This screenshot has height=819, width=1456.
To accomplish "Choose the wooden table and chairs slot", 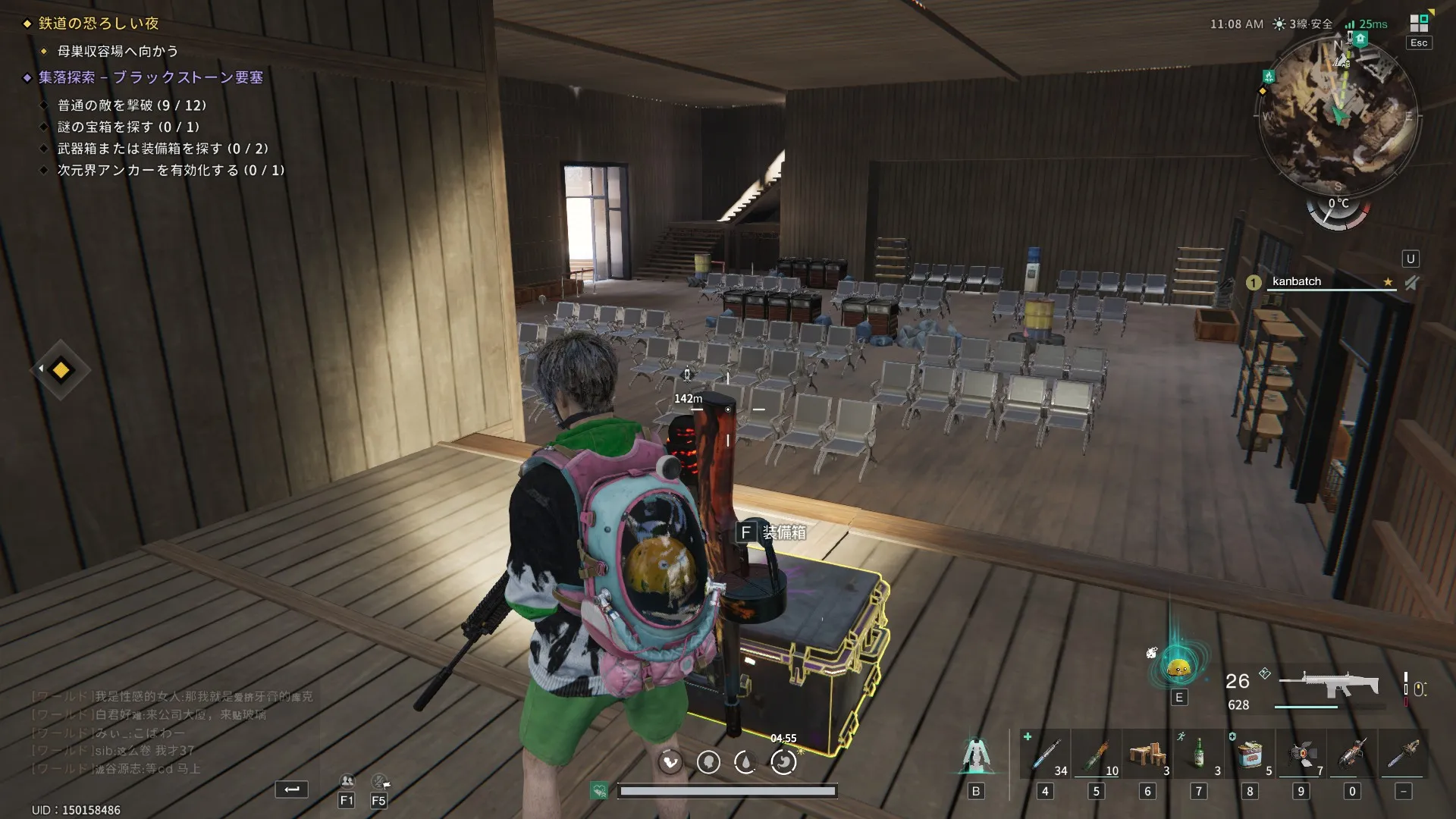I will point(1147,755).
